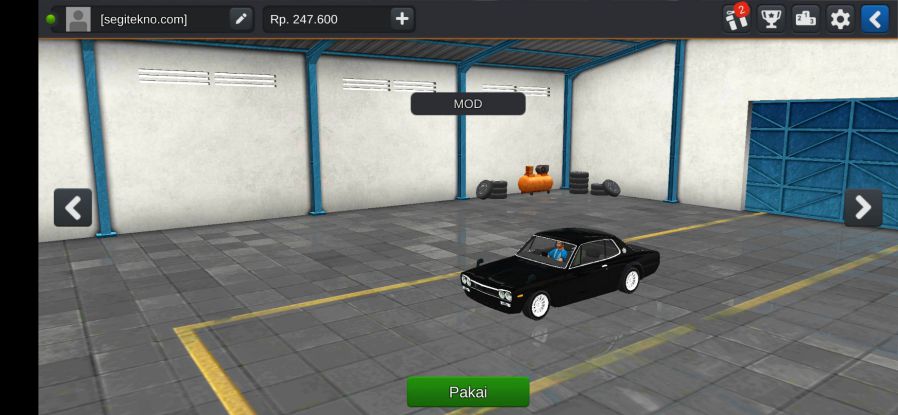View the leaderboard podium icon
Image resolution: width=898 pixels, height=415 pixels.
[x=805, y=19]
